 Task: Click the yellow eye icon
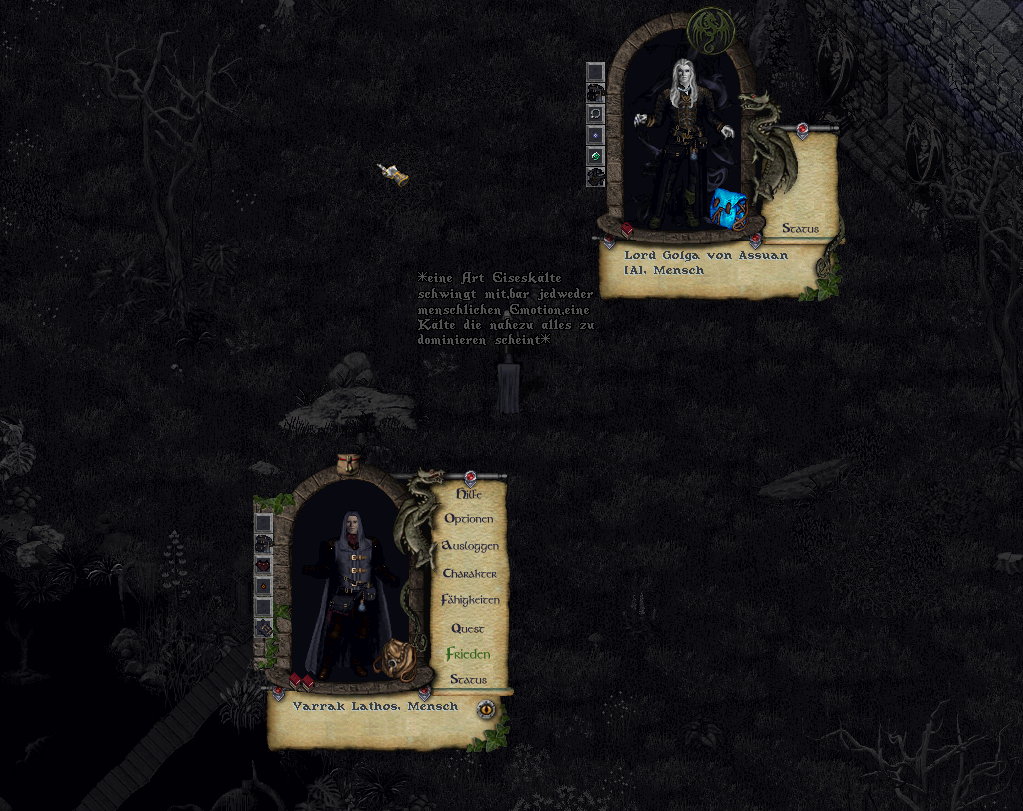point(486,709)
